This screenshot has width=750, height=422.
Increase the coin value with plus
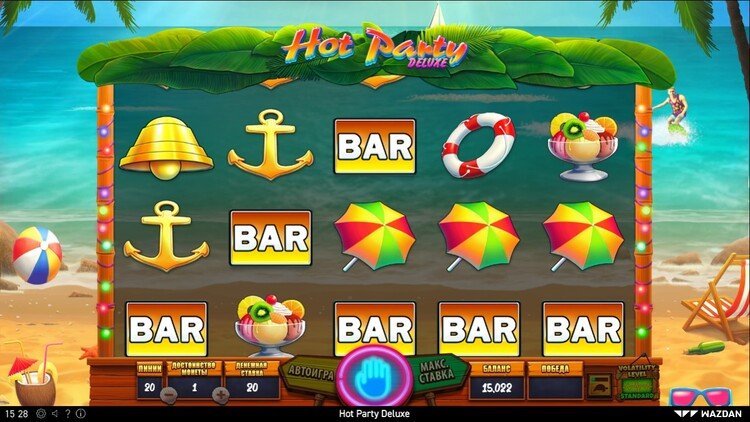point(220,394)
